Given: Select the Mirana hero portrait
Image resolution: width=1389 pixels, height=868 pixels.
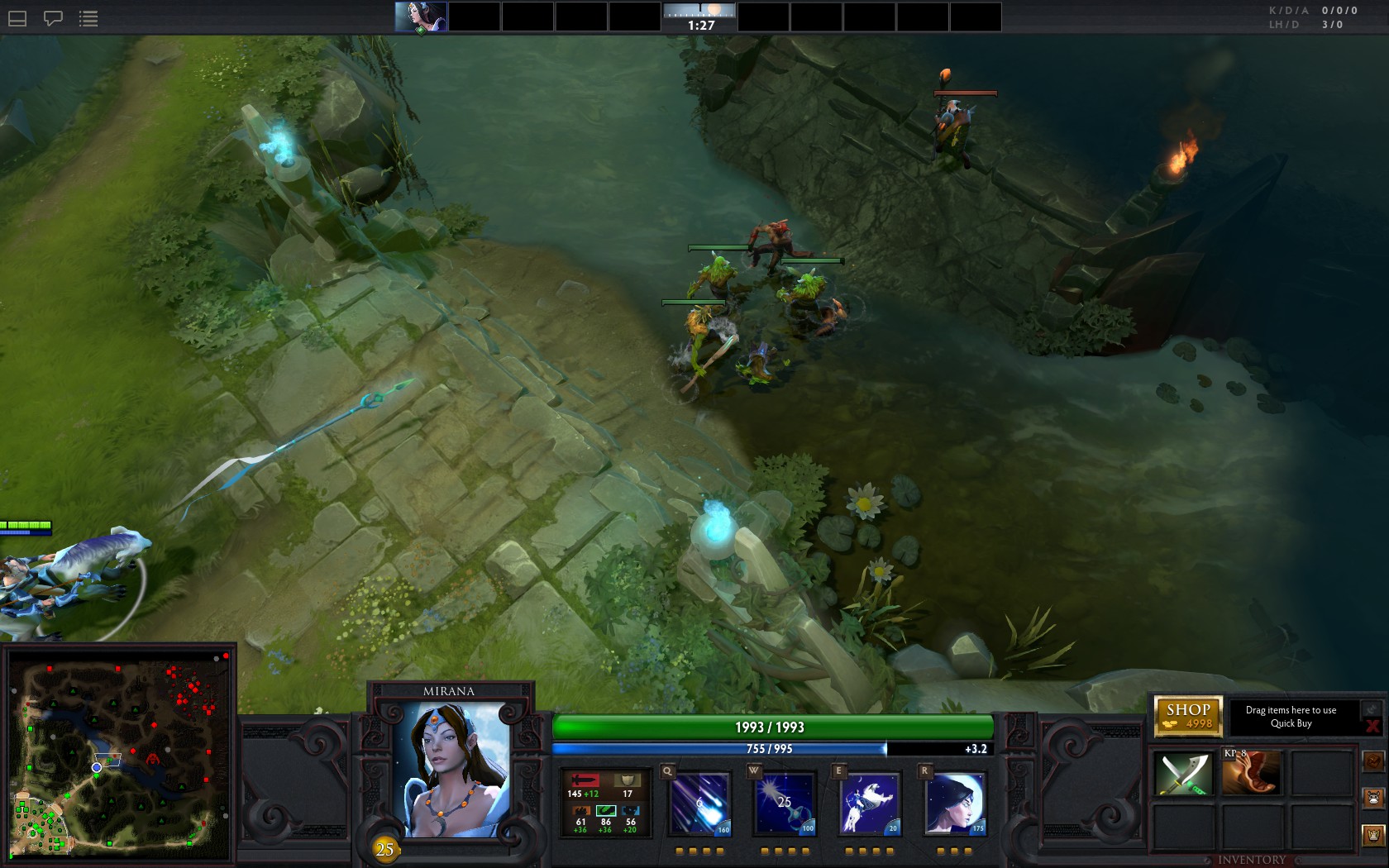Looking at the screenshot, I should [450, 769].
